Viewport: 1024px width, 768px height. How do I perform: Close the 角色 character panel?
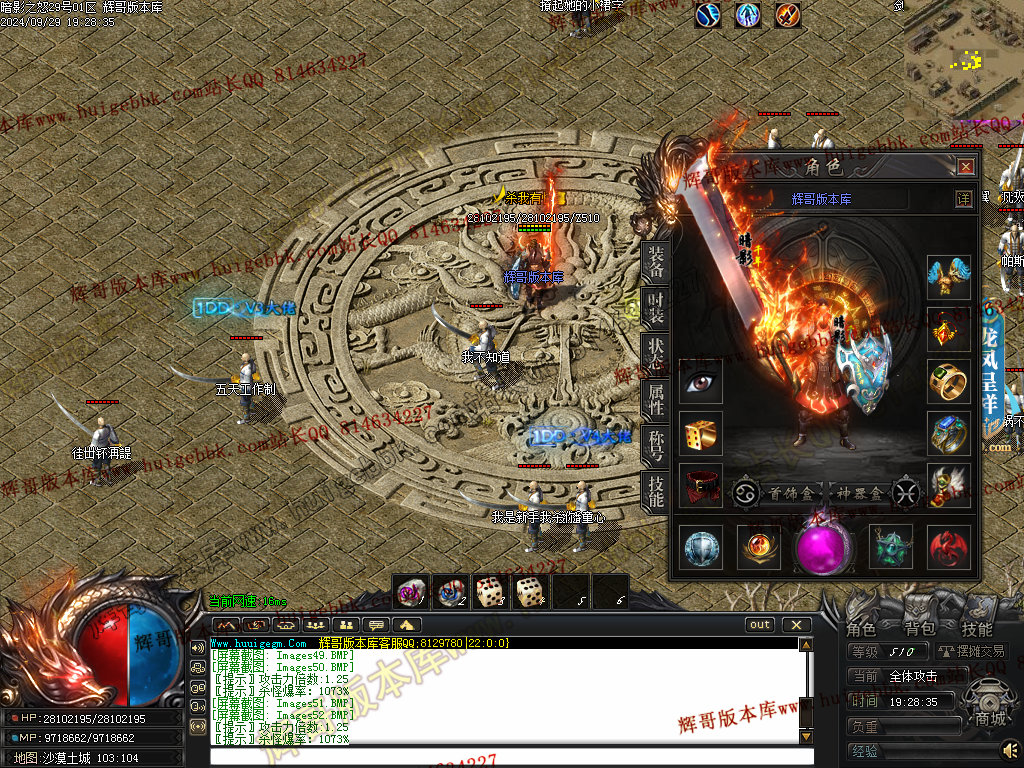[965, 167]
